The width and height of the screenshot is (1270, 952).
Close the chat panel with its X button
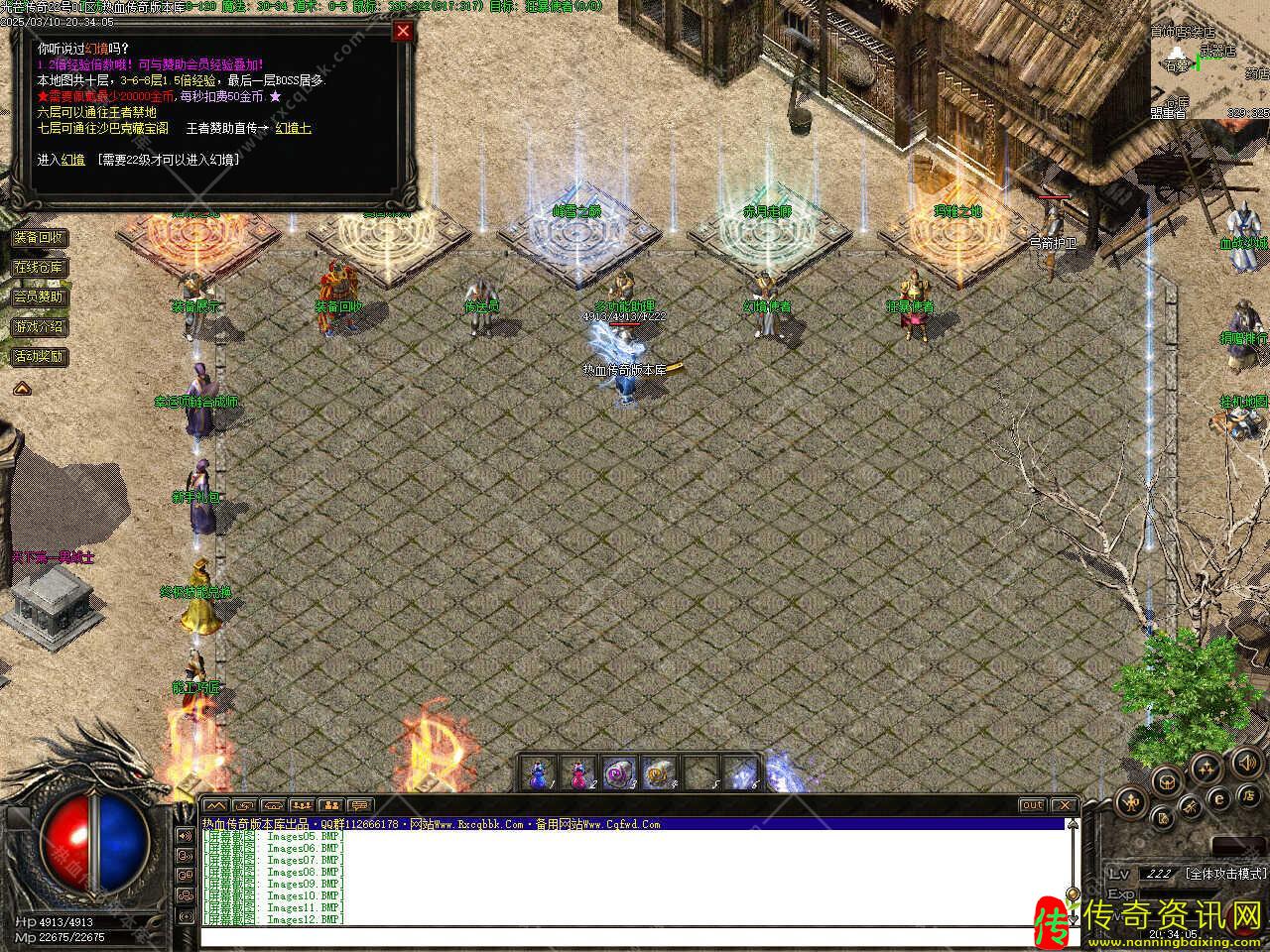pyautogui.click(x=1063, y=805)
